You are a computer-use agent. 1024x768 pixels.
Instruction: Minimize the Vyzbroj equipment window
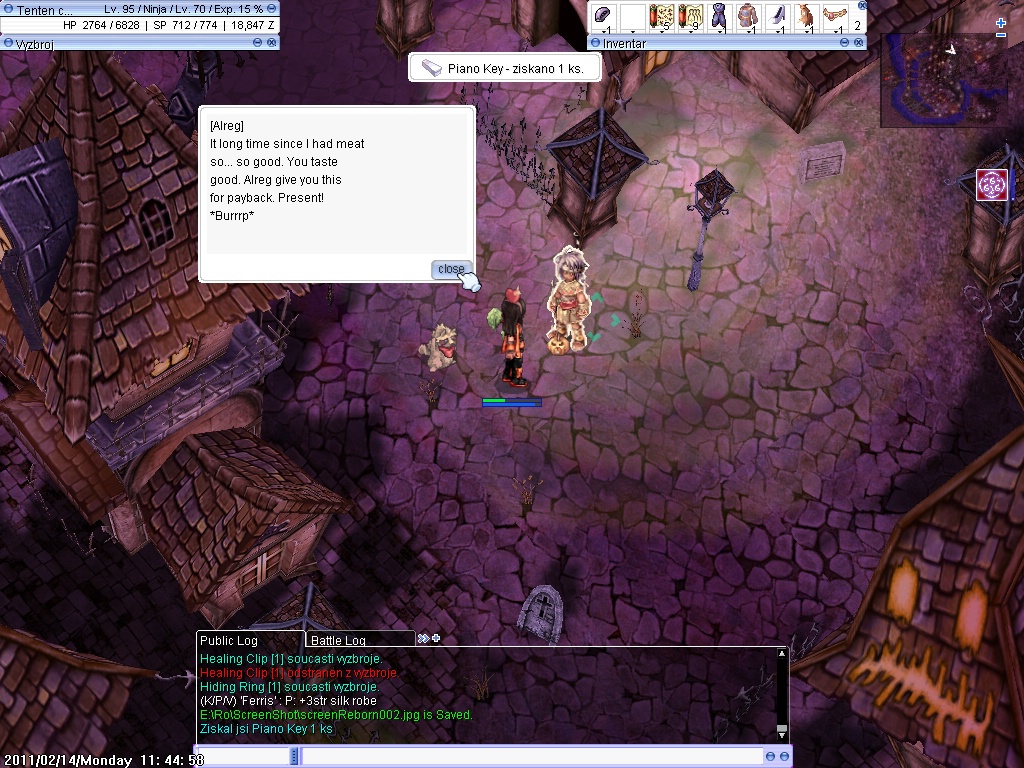tap(258, 43)
